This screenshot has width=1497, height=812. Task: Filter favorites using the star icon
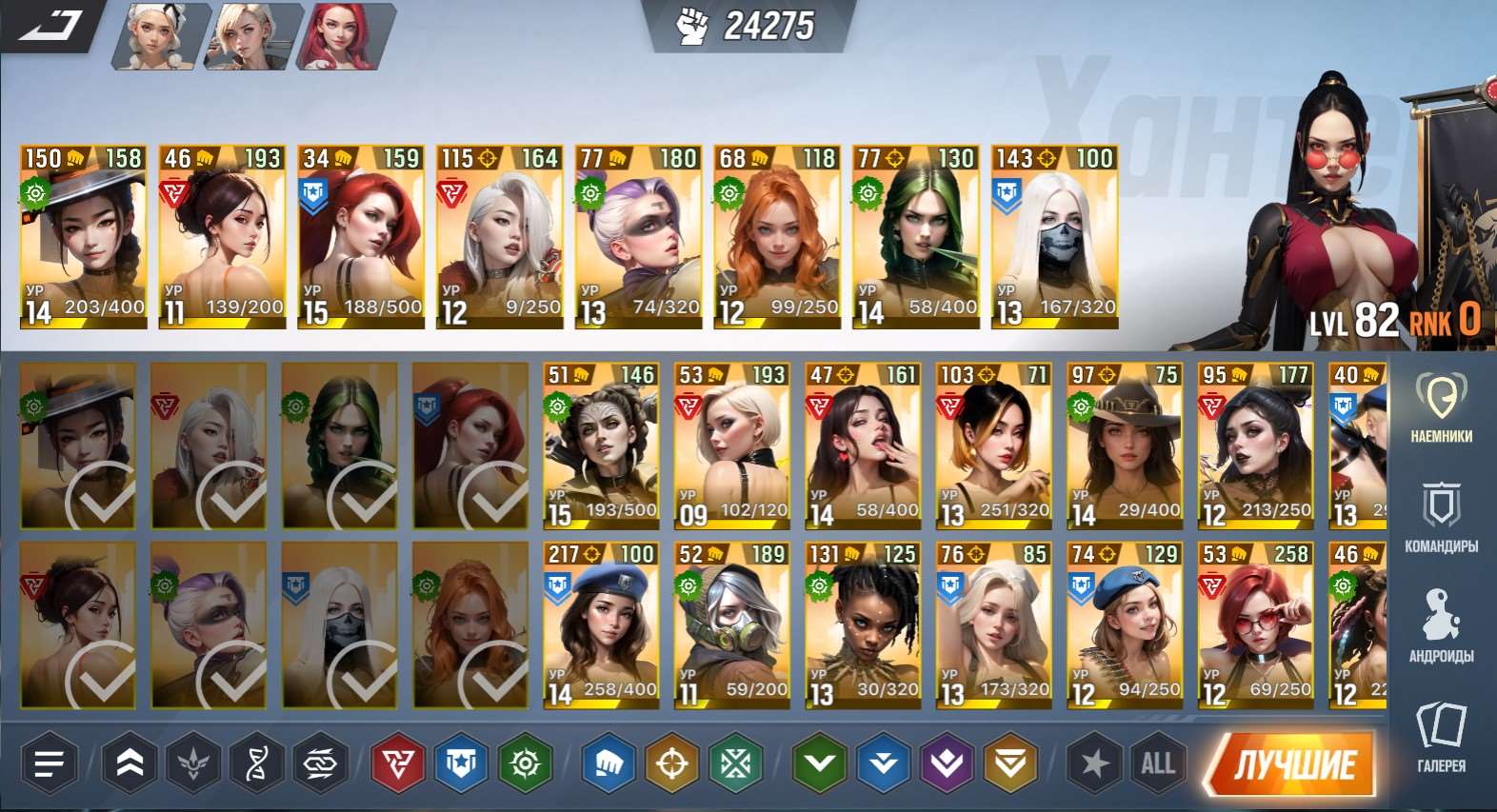(x=1091, y=763)
